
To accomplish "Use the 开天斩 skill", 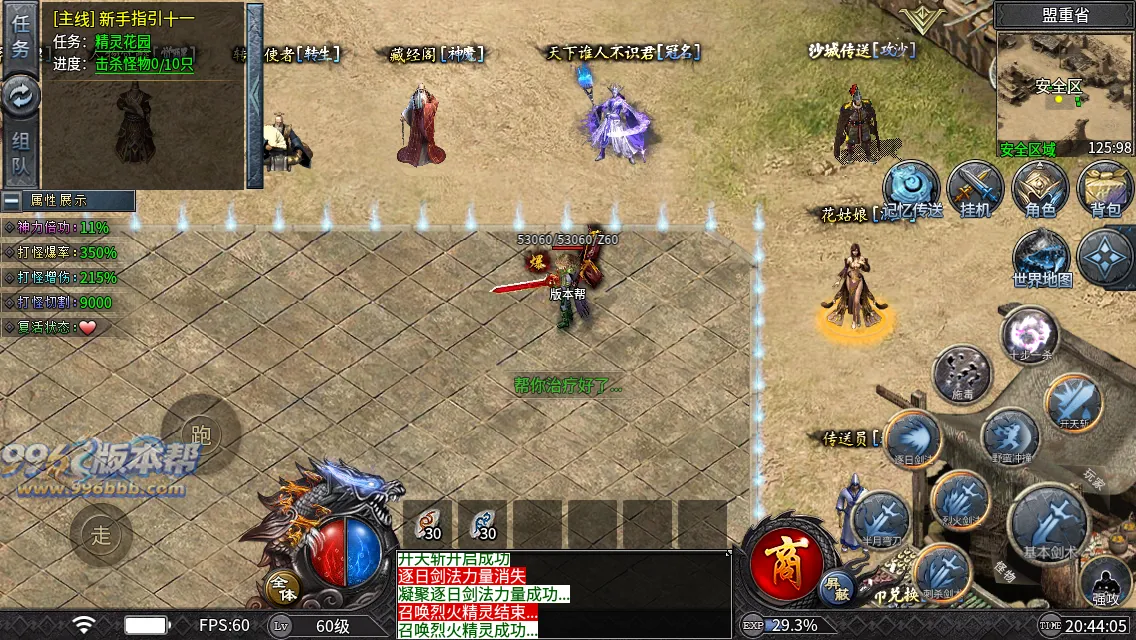I will pos(1073,402).
